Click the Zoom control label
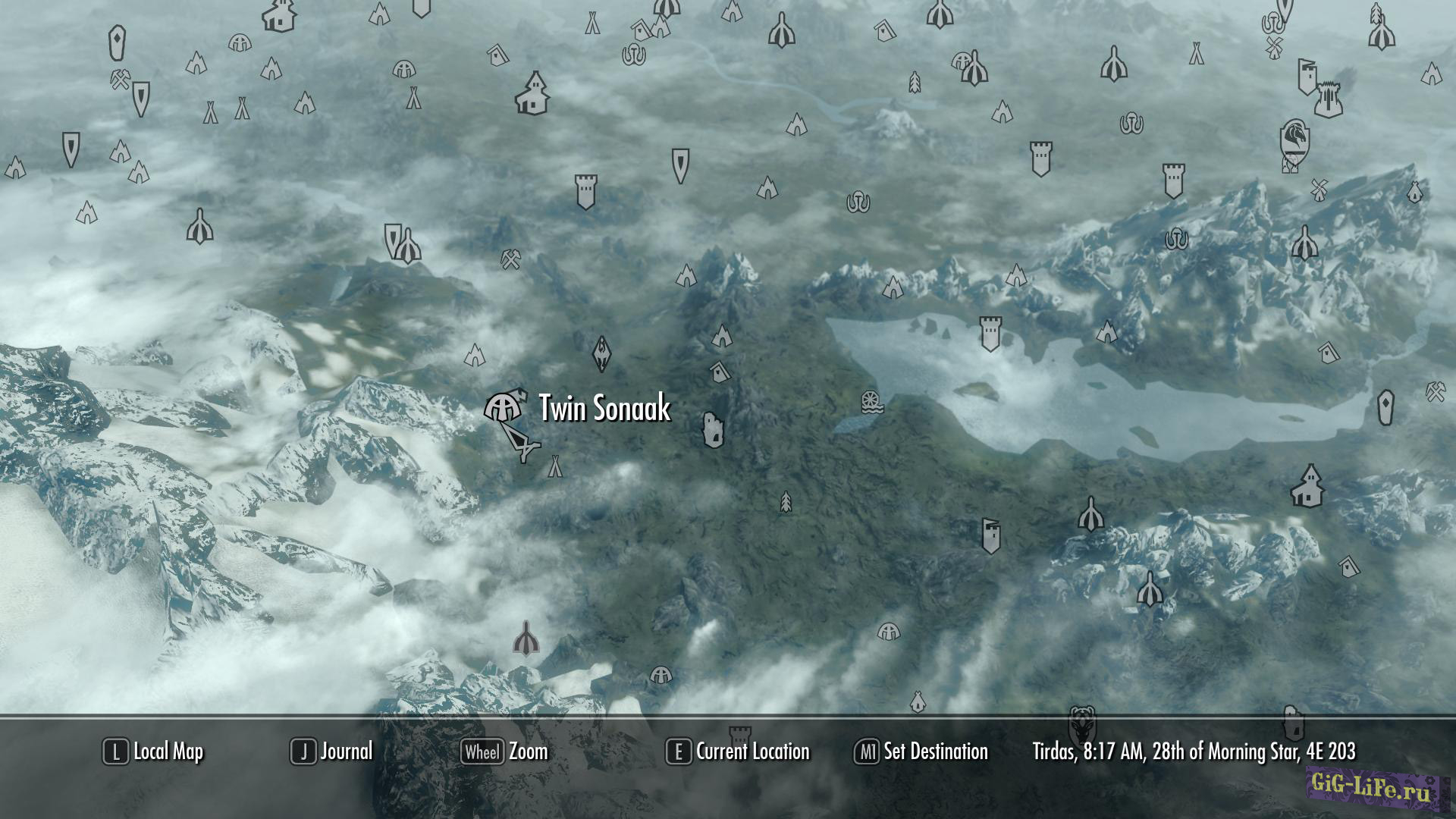The width and height of the screenshot is (1456, 819). (x=528, y=752)
